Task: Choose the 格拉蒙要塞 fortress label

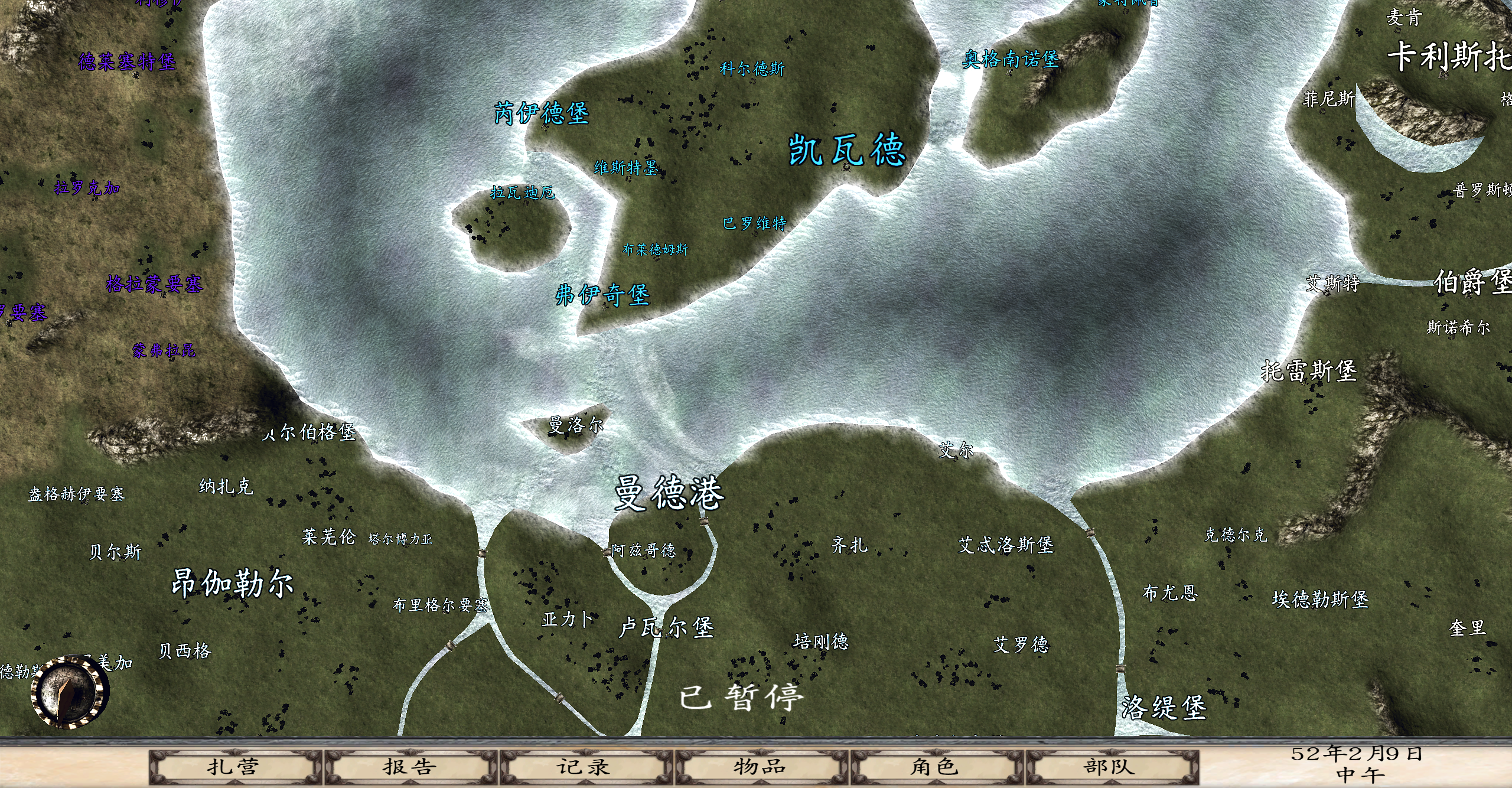Action: pos(155,284)
